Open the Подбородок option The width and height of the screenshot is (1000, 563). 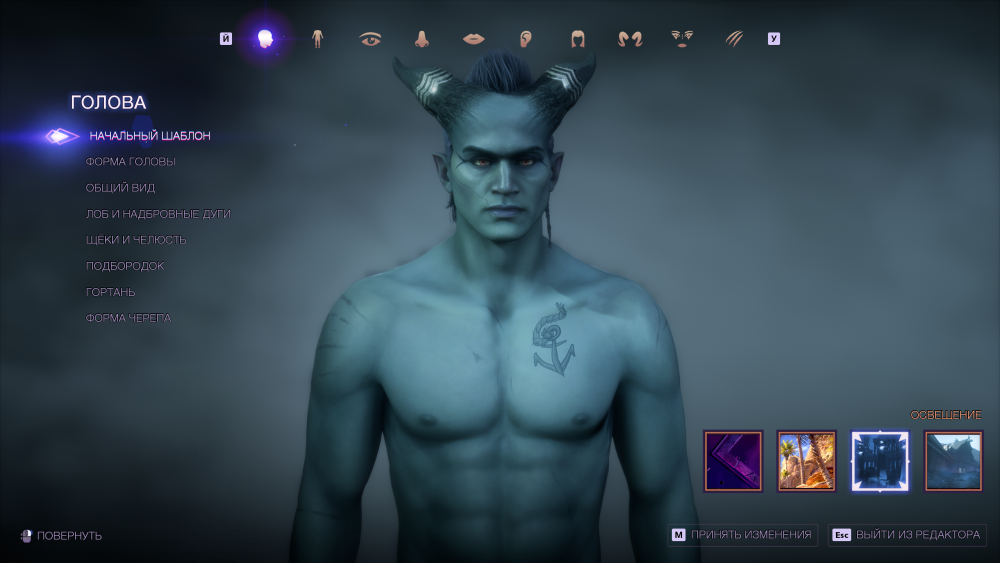125,266
